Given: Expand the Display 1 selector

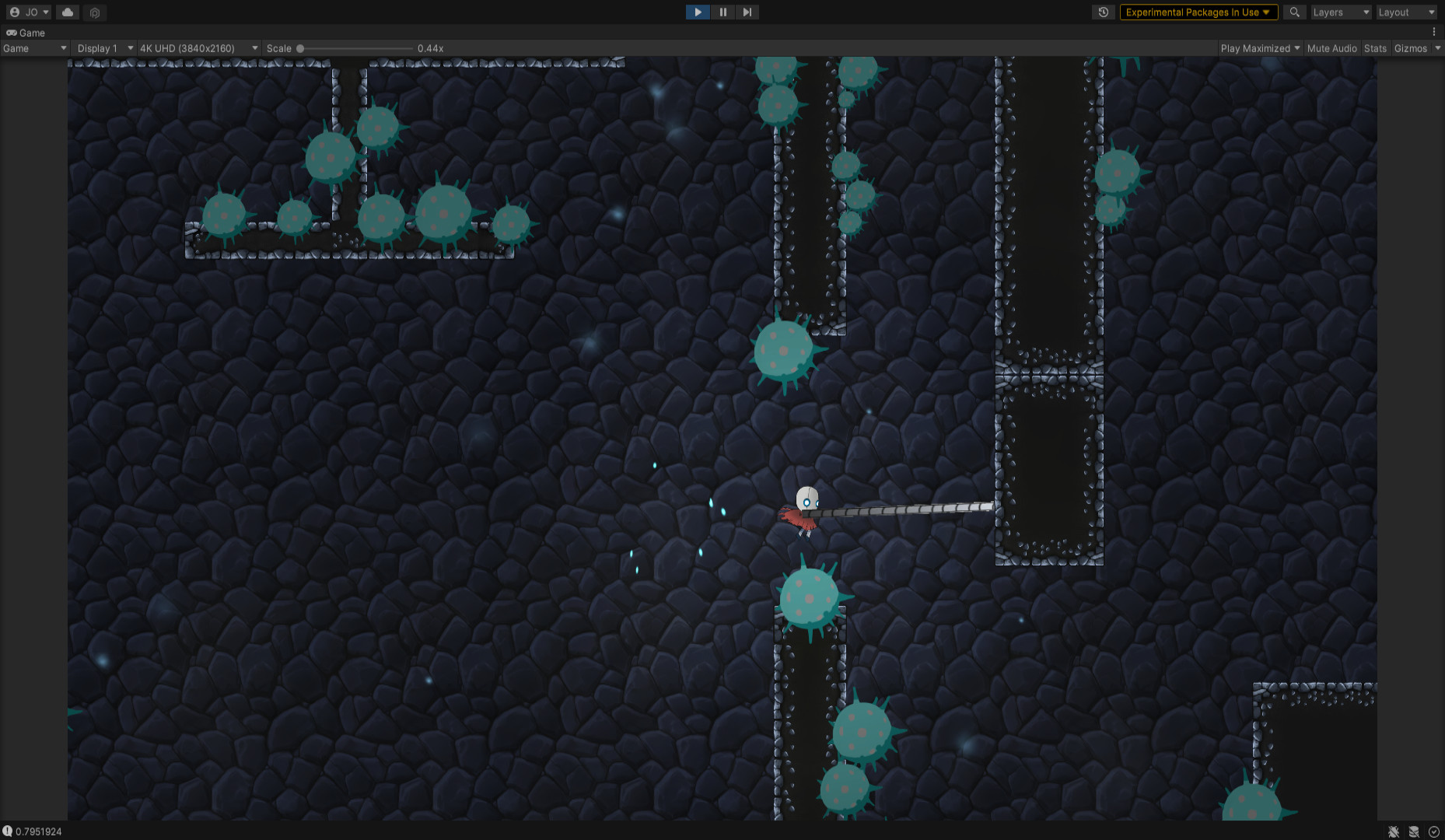Looking at the screenshot, I should coord(102,47).
